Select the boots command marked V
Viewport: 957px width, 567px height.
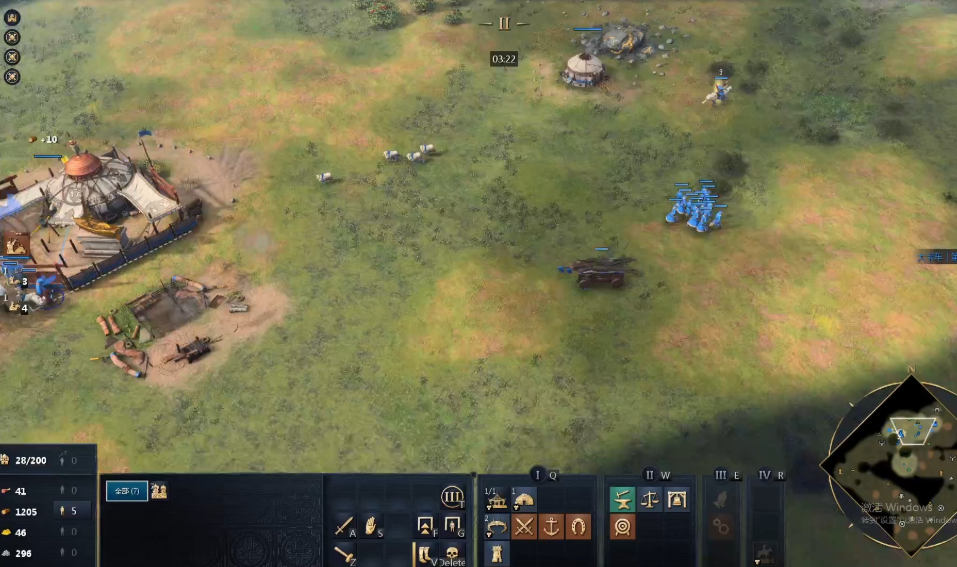tap(425, 553)
